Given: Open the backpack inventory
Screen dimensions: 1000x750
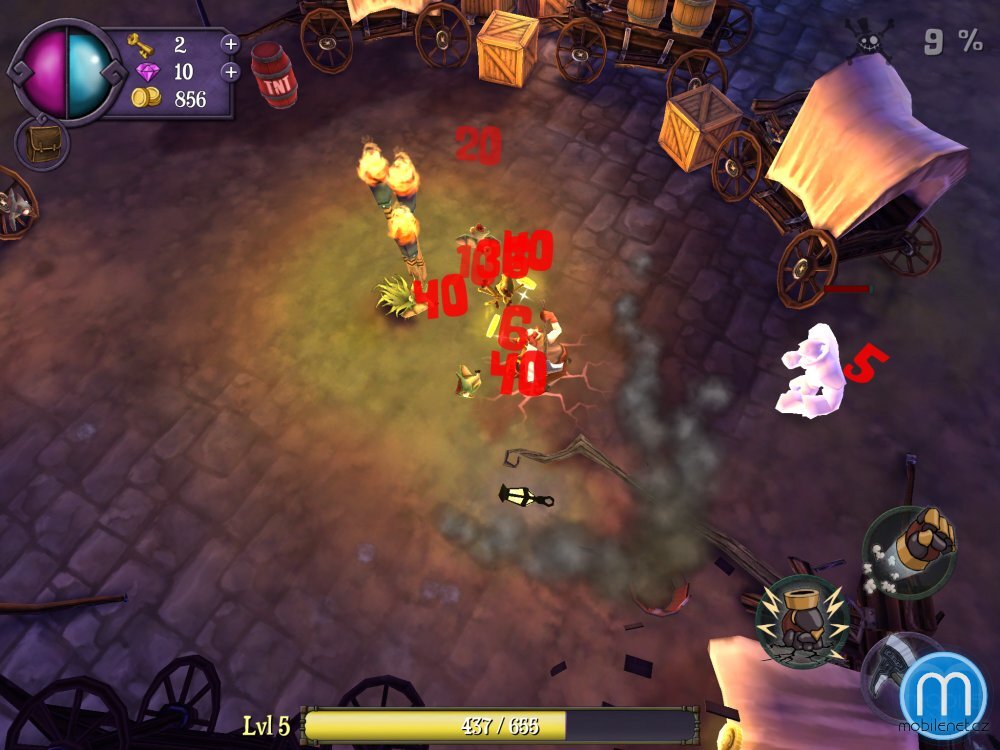Looking at the screenshot, I should (41, 144).
